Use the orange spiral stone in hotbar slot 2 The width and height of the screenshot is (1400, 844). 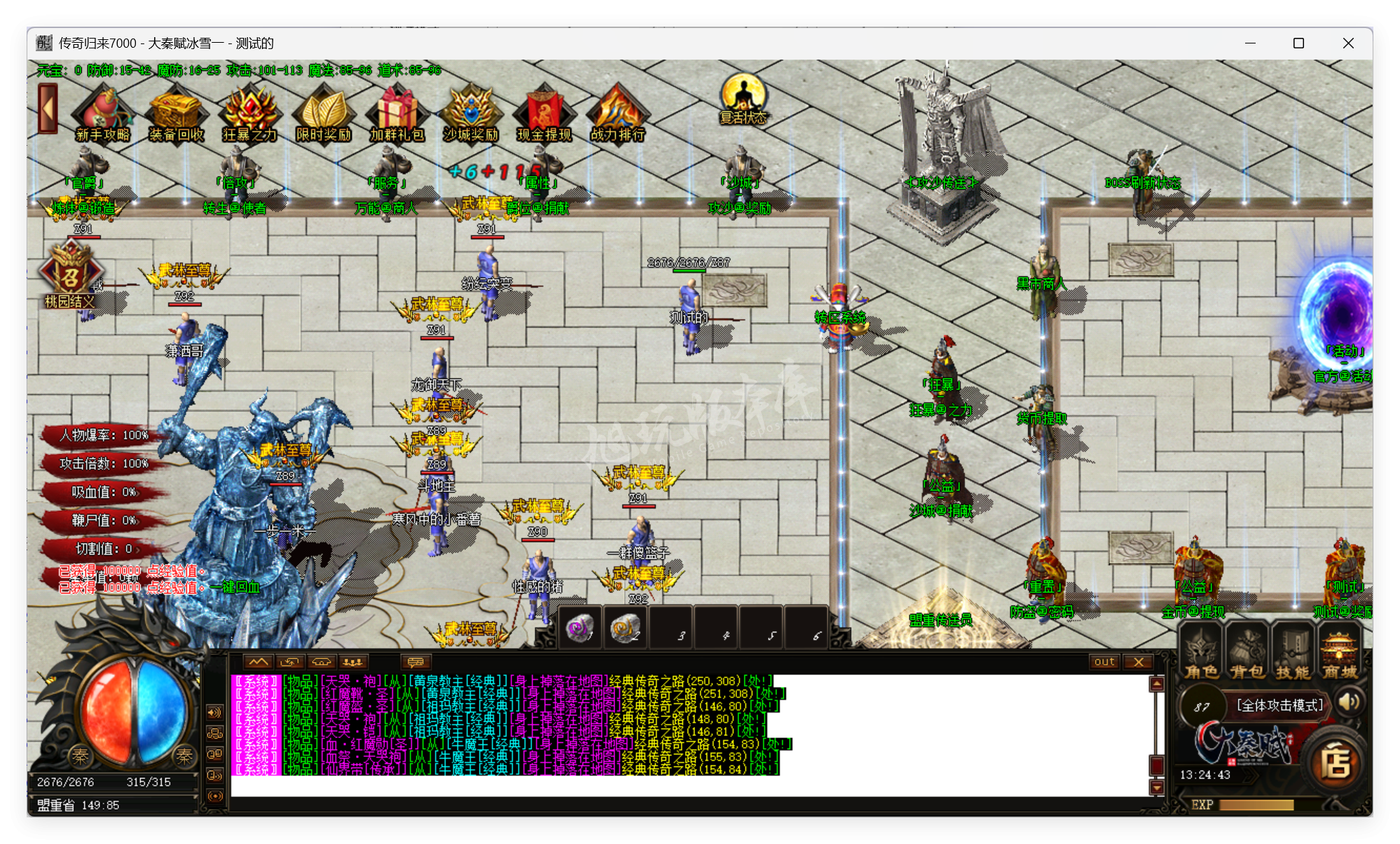pyautogui.click(x=624, y=627)
